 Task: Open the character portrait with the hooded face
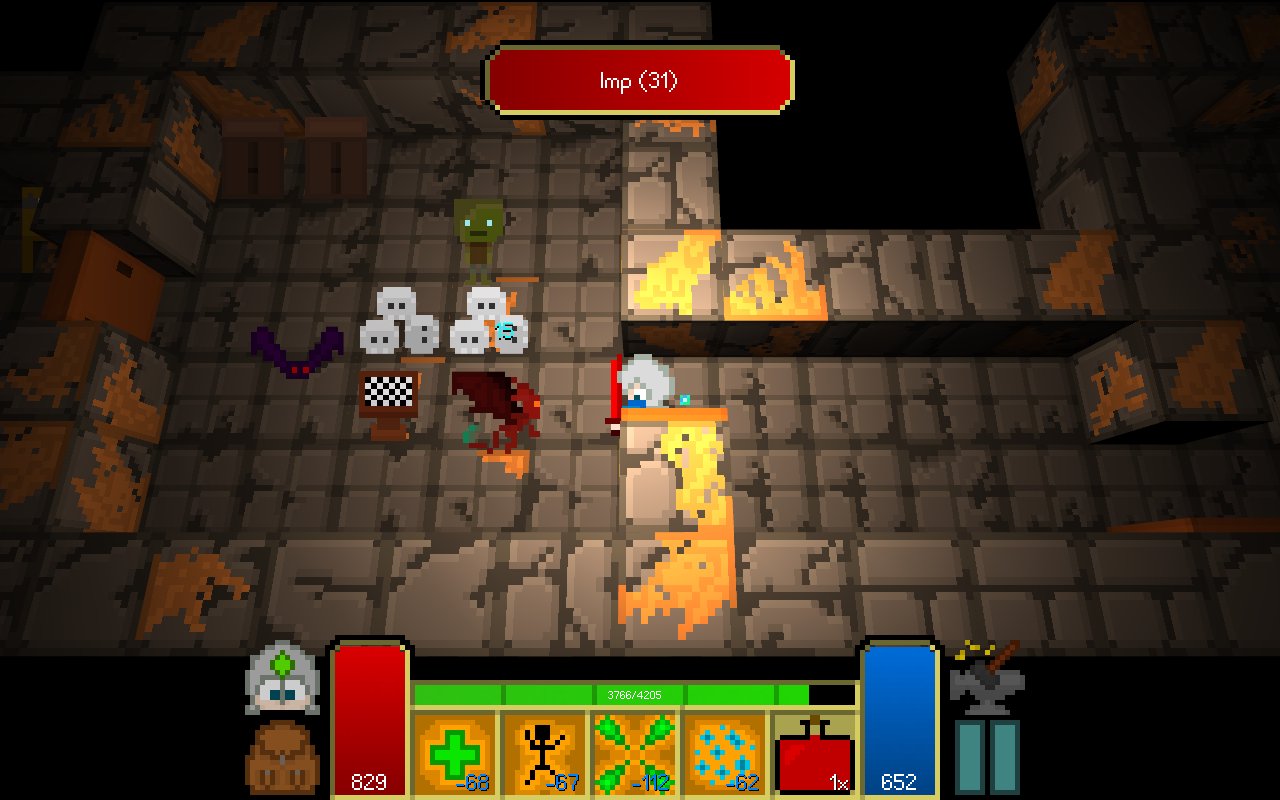pyautogui.click(x=283, y=678)
